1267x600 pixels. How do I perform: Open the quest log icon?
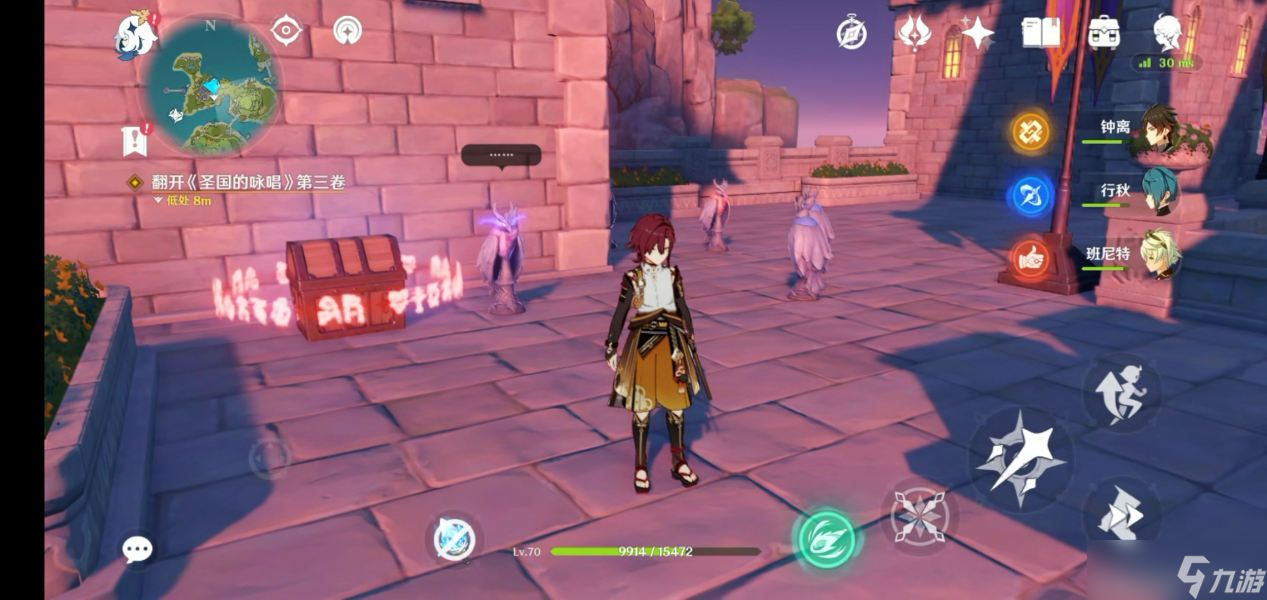135,141
